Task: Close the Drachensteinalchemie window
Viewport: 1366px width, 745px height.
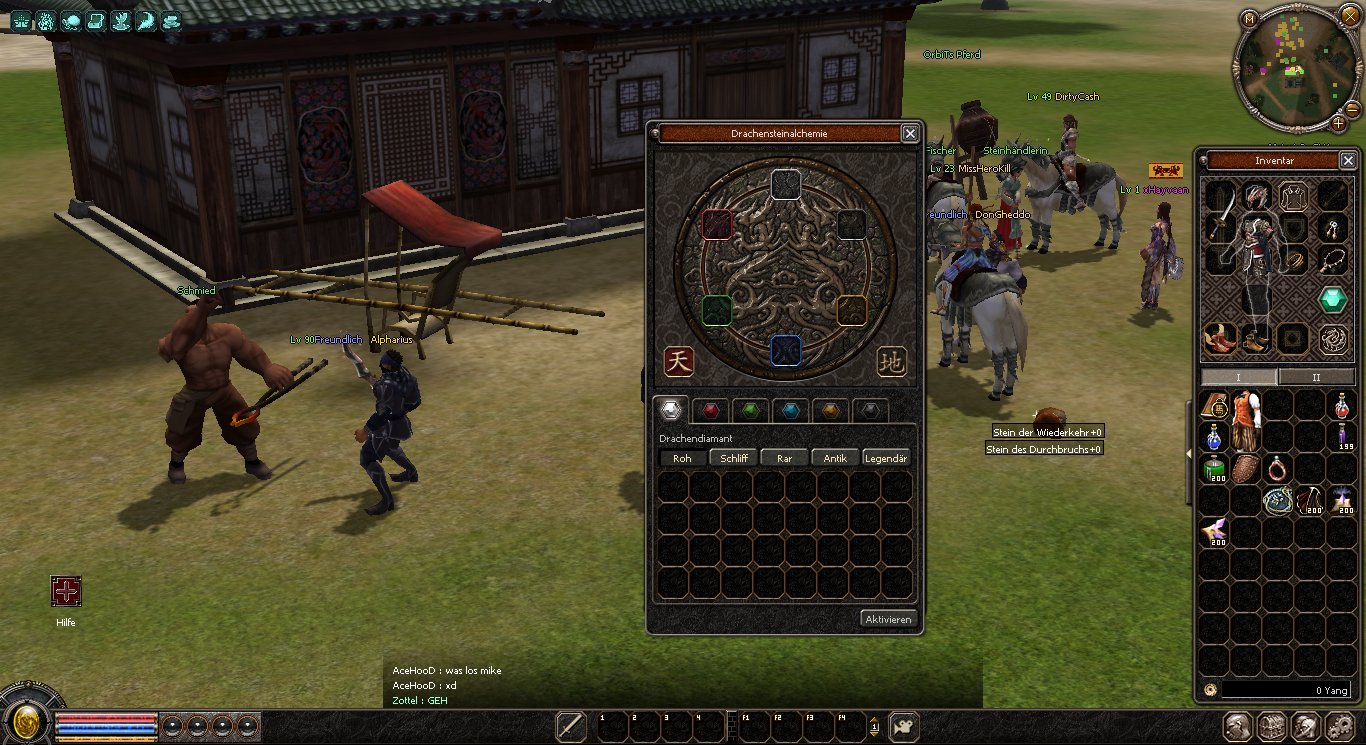Action: point(909,133)
